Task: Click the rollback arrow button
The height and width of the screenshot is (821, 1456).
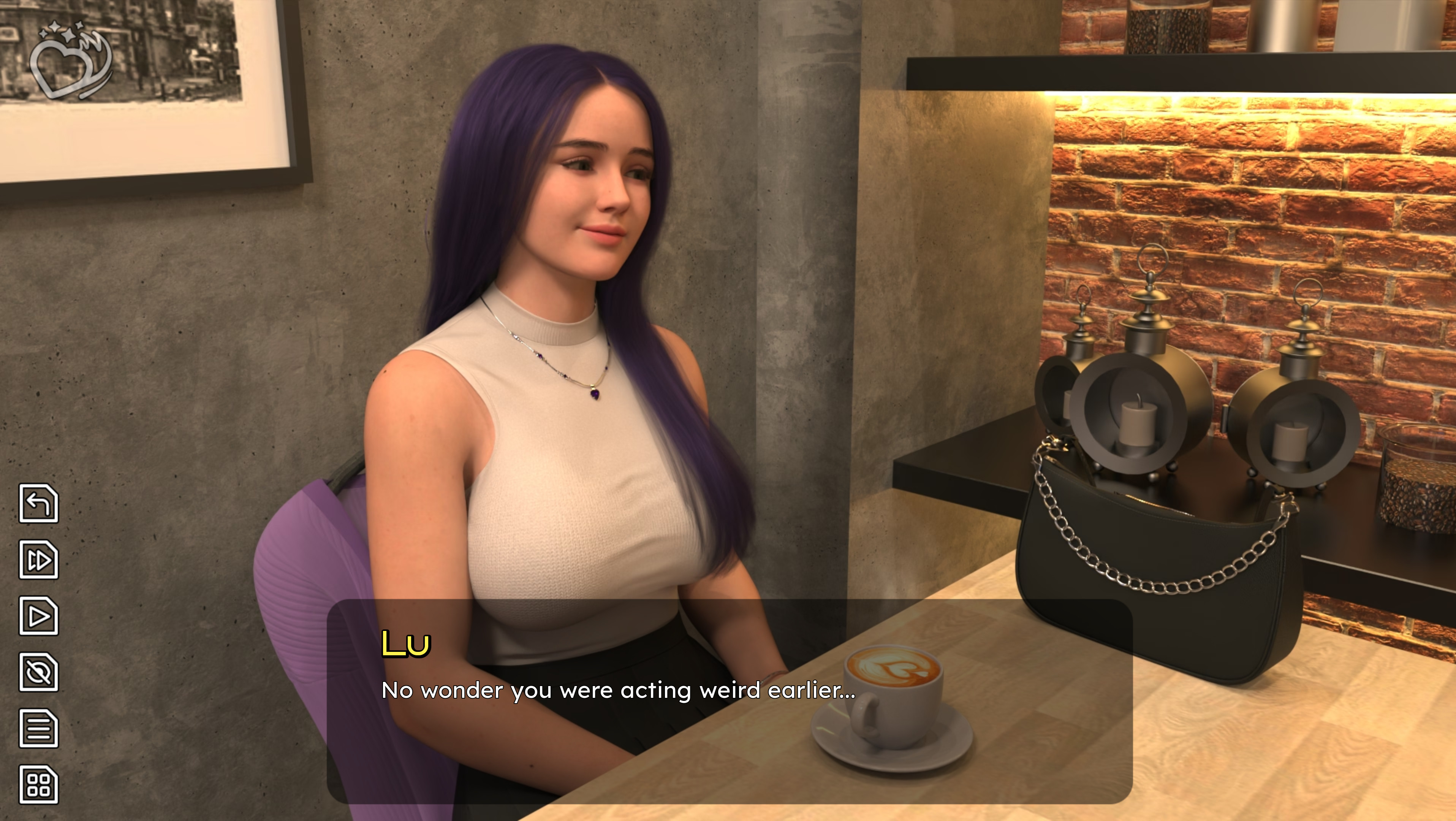Action: click(x=38, y=503)
